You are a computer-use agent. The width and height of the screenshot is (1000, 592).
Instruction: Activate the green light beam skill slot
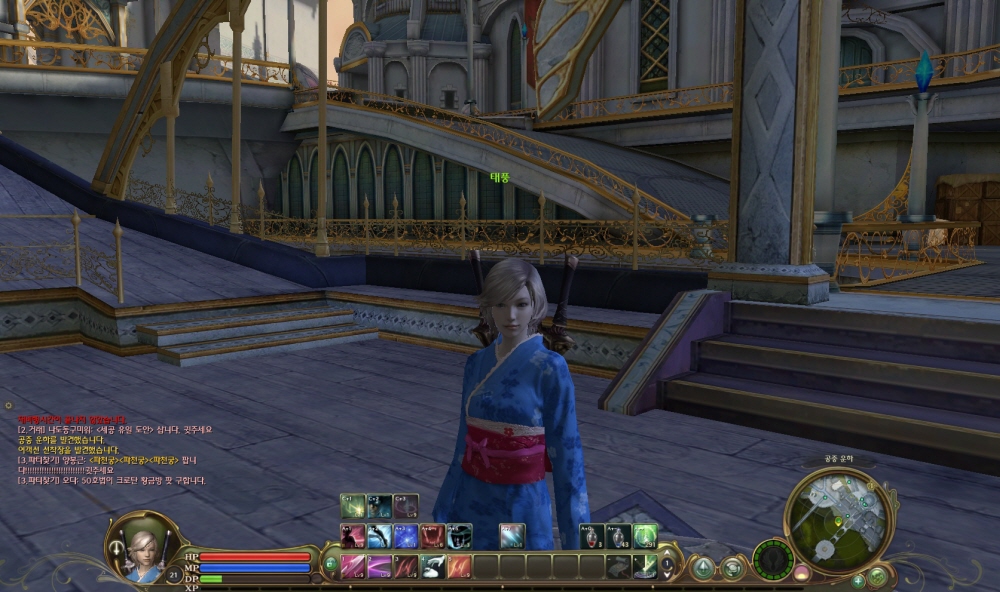coord(645,567)
